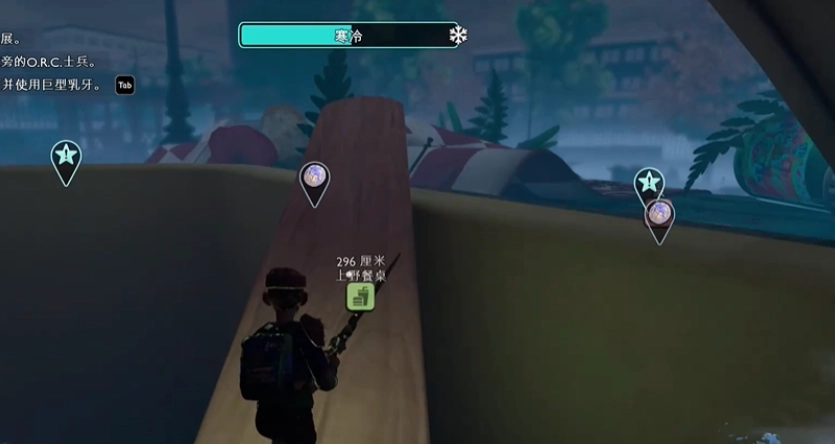Select the orb marker above the picnic table label
The width and height of the screenshot is (835, 444).
point(314,177)
